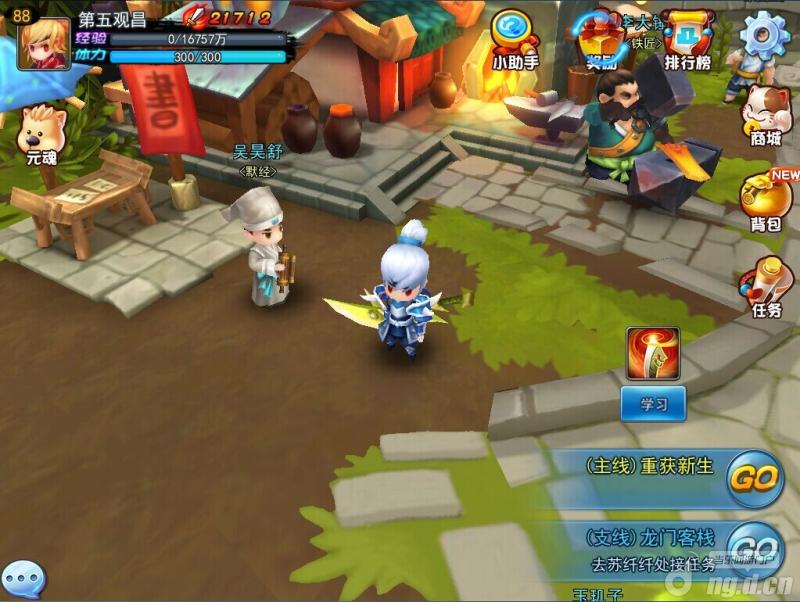Open the 元魂 dog icon menu
Screen dimensions: 800x602
tap(42, 133)
